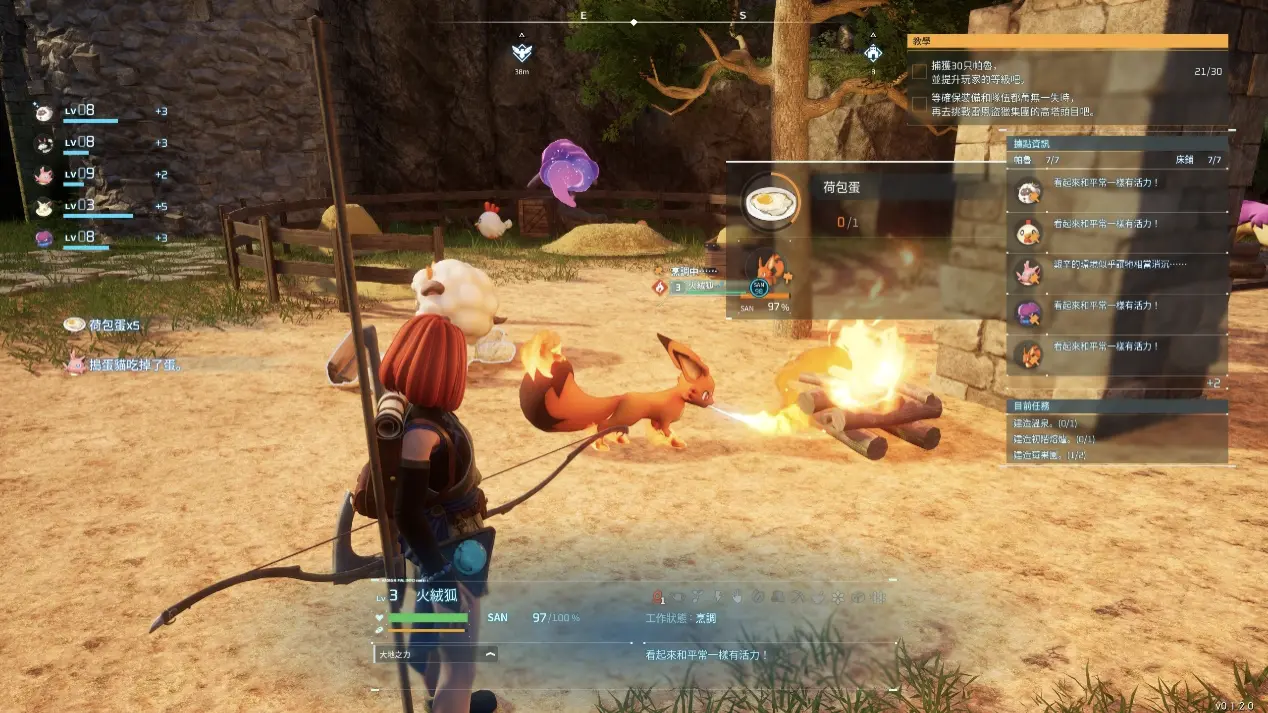Click the red kindling work suitability icon

[658, 597]
